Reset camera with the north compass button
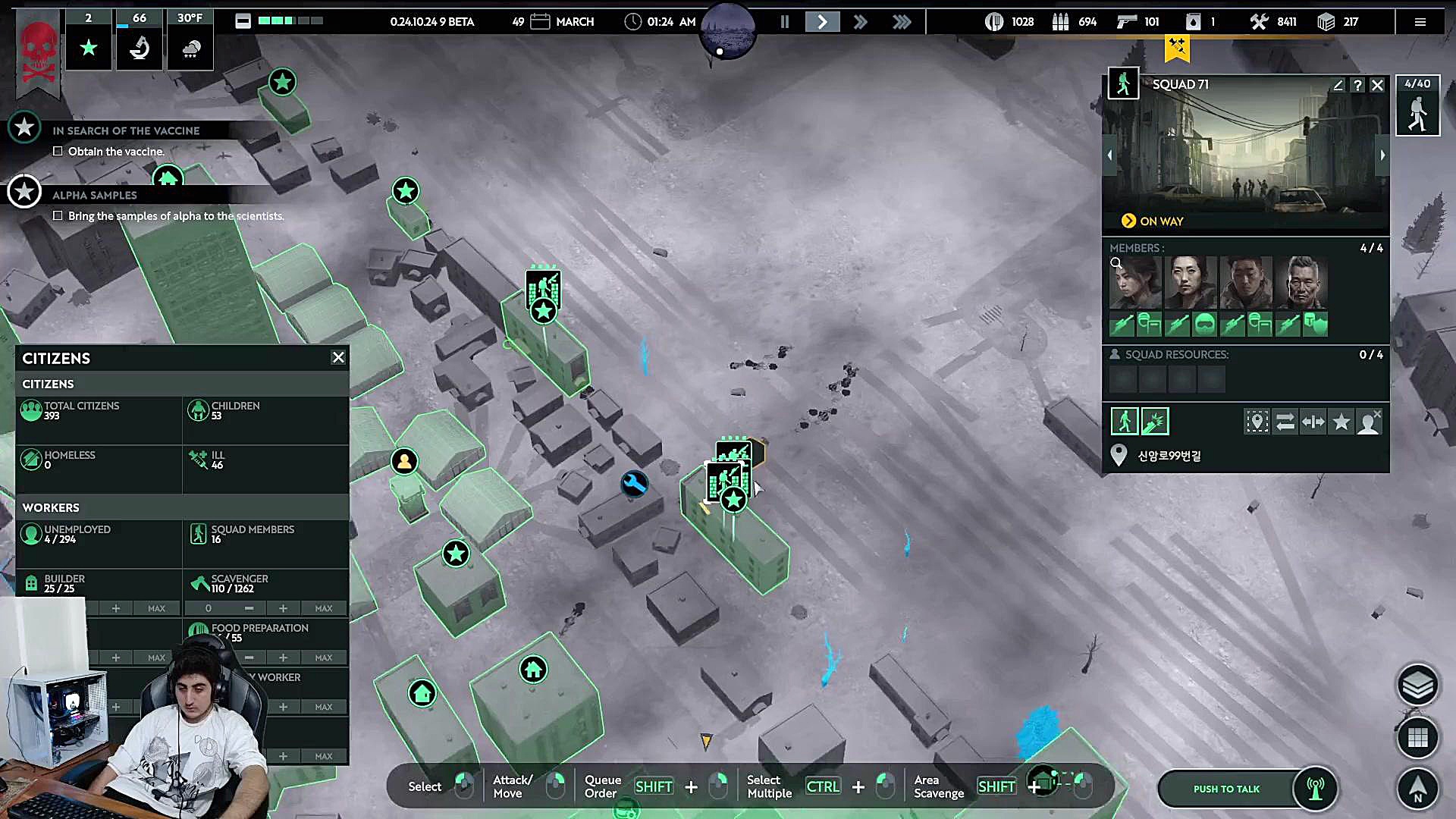The image size is (1456, 819). pos(1417,789)
